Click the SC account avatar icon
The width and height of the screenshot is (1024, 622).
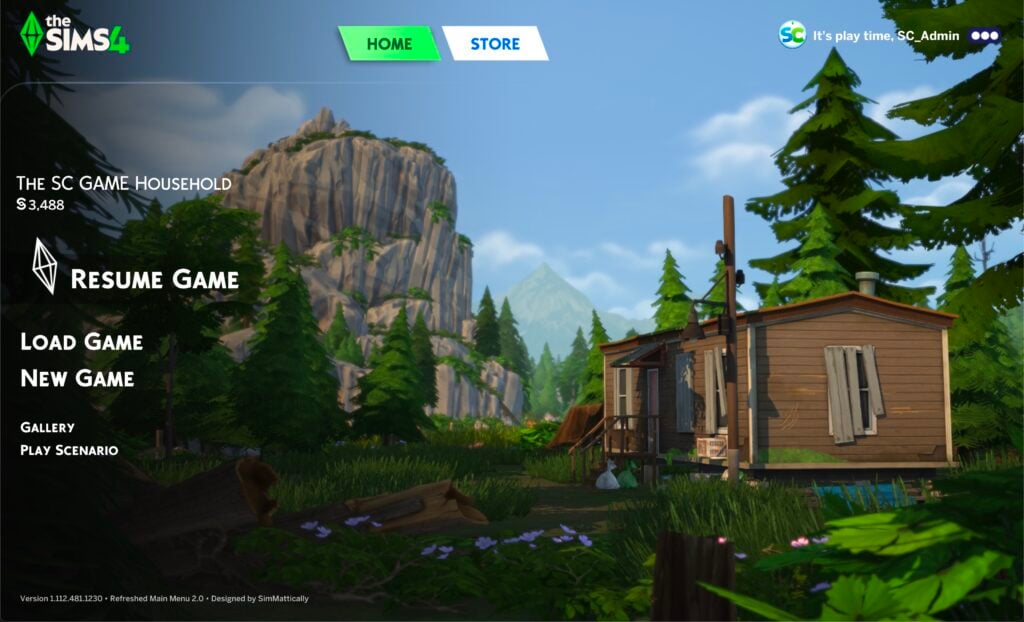pyautogui.click(x=792, y=35)
